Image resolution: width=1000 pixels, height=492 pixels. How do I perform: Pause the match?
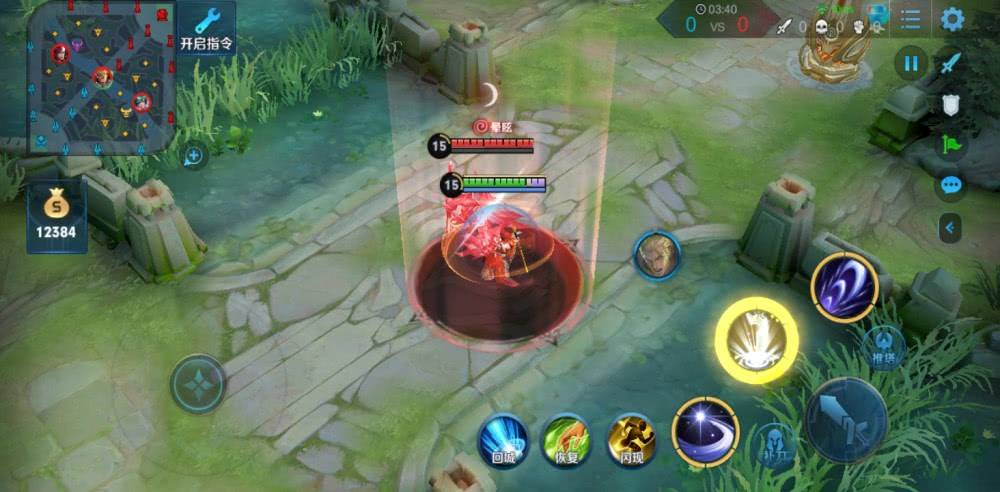click(x=911, y=64)
